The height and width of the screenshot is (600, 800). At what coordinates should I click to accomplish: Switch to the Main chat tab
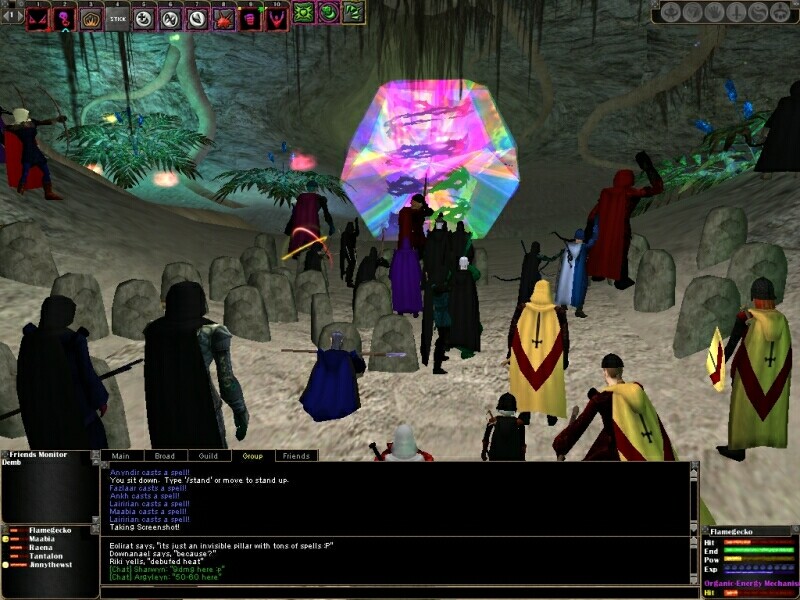click(x=121, y=456)
